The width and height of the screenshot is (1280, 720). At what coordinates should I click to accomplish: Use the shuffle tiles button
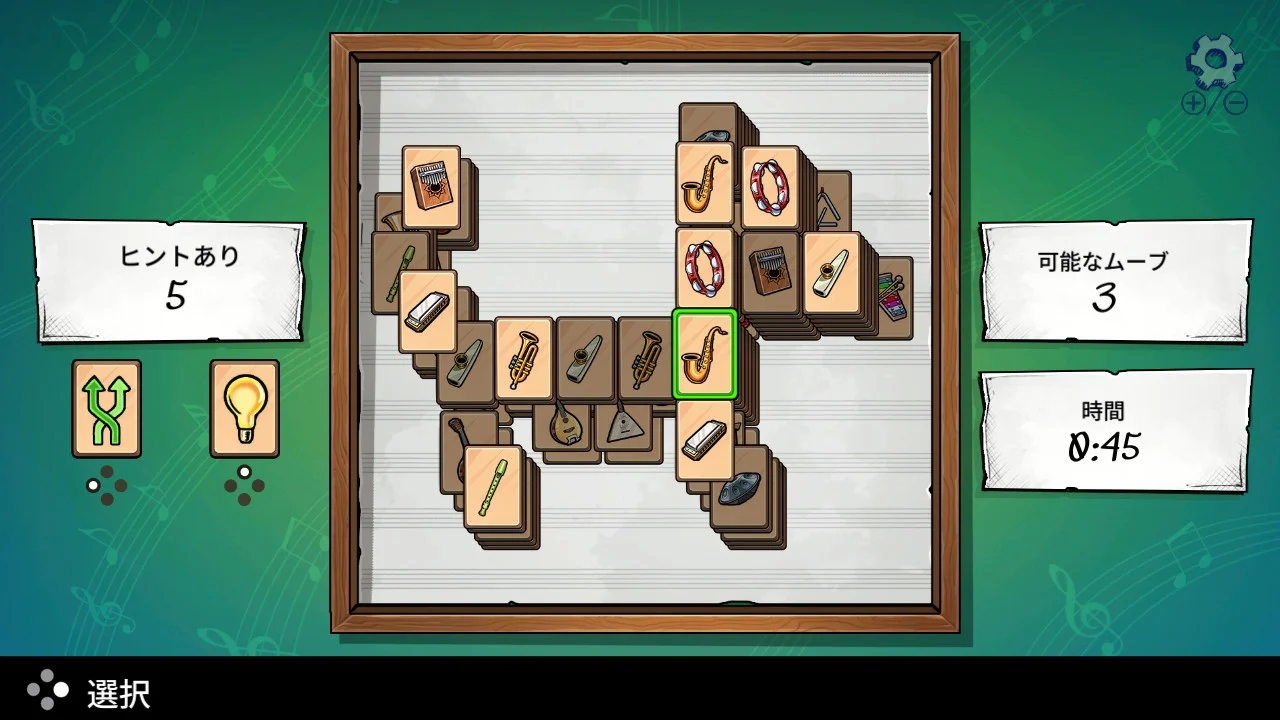pos(106,408)
